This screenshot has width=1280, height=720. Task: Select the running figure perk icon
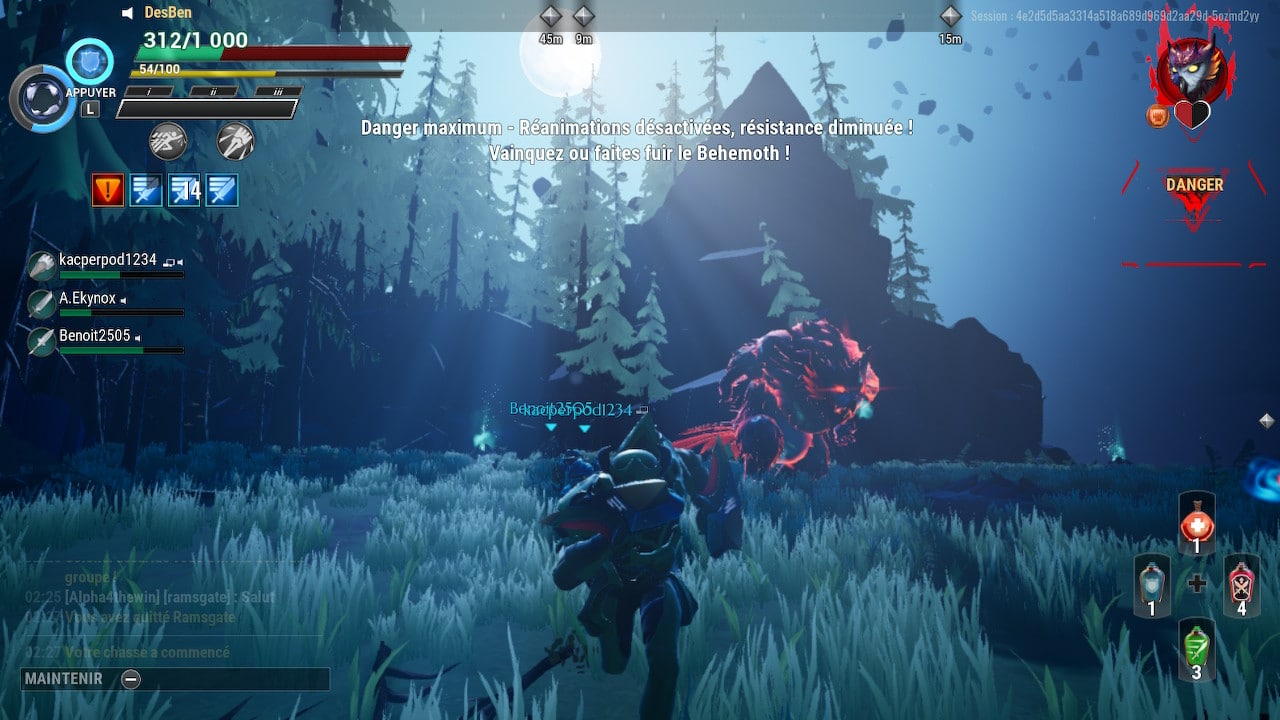[x=167, y=141]
